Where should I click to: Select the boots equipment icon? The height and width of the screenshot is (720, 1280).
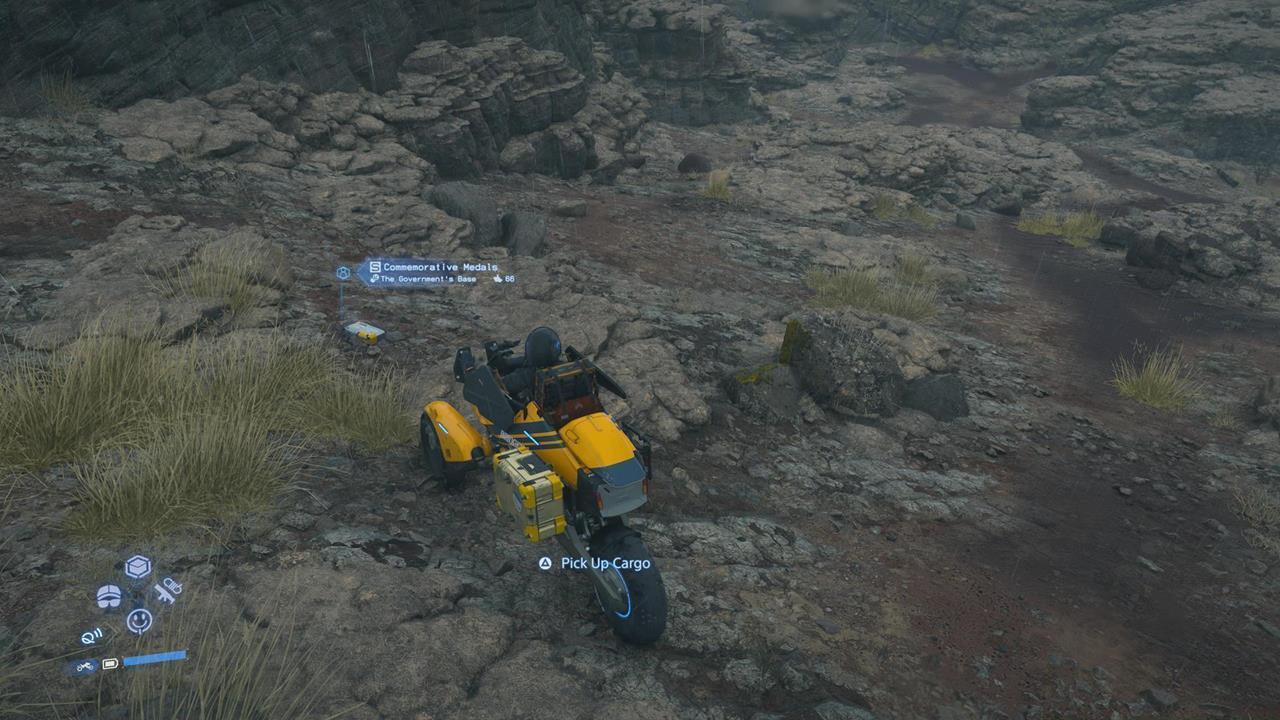[109, 596]
